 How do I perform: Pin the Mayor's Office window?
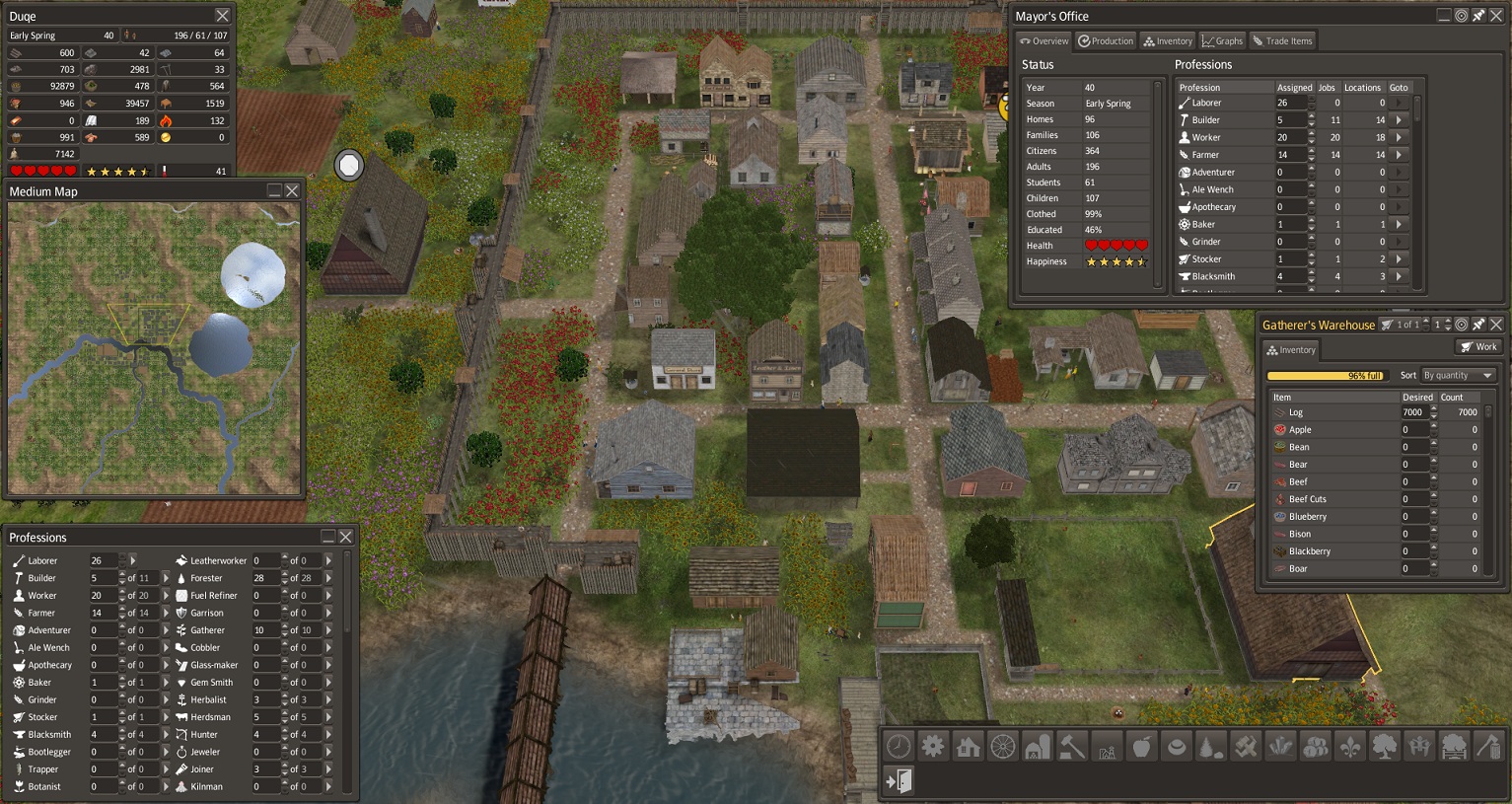[x=1478, y=16]
